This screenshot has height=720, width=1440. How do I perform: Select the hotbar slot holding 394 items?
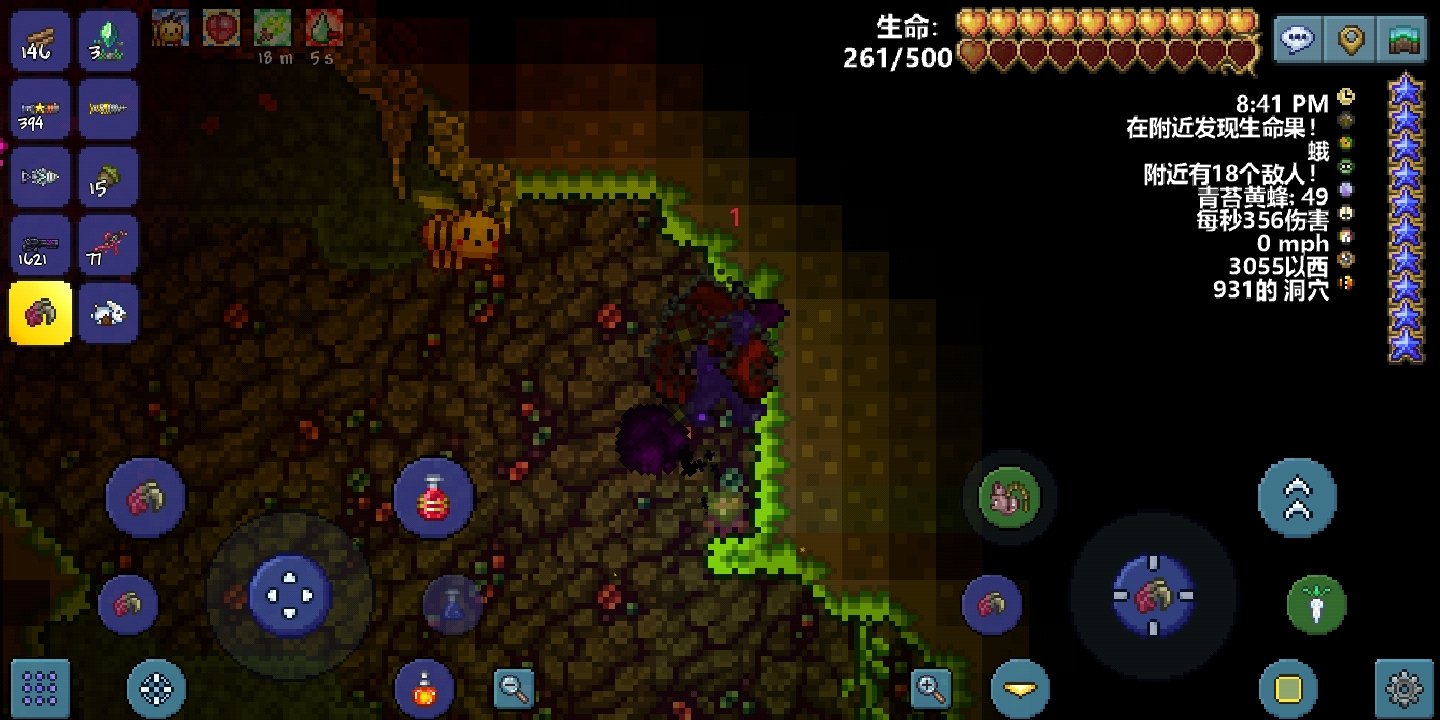[40, 109]
